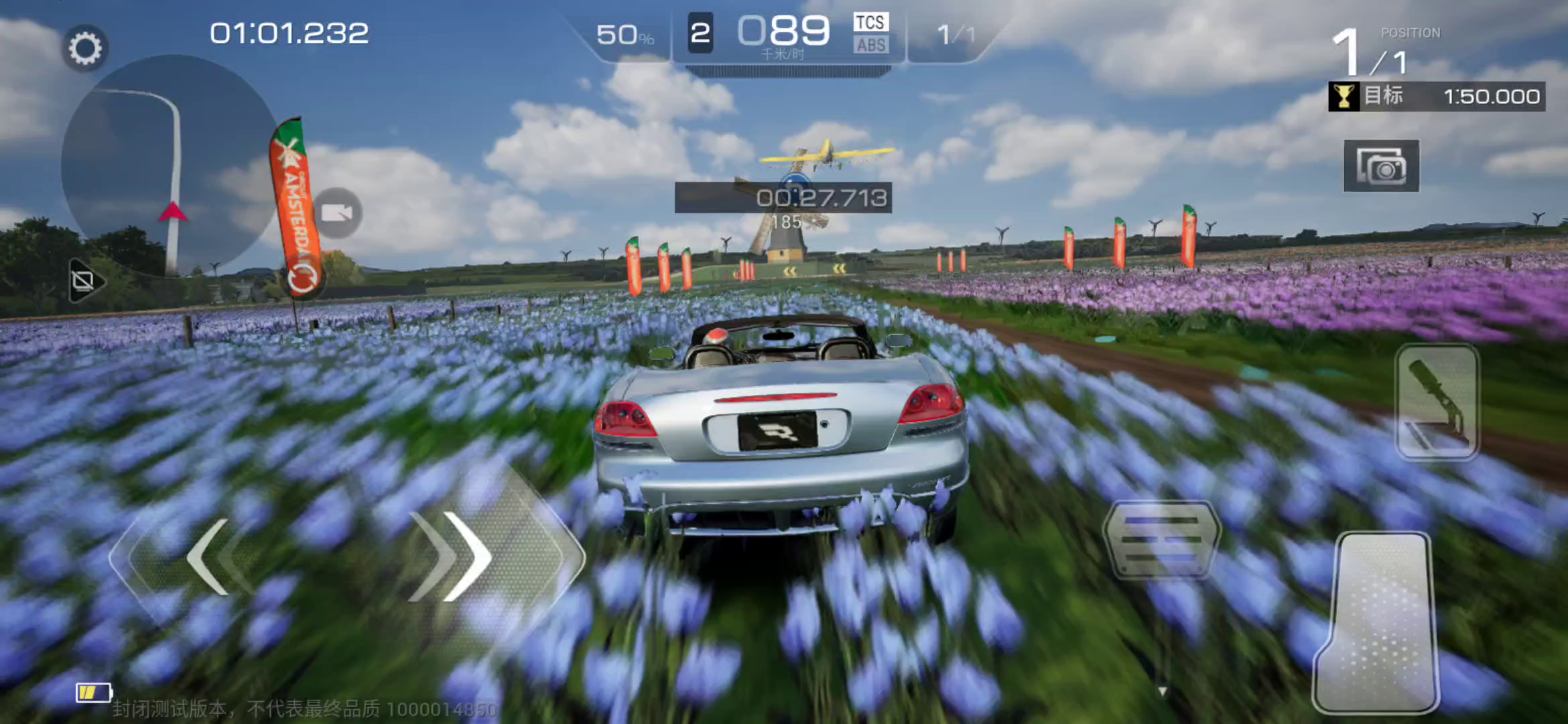Switch the camera view button
Screen dimensions: 1568x724
tap(337, 213)
